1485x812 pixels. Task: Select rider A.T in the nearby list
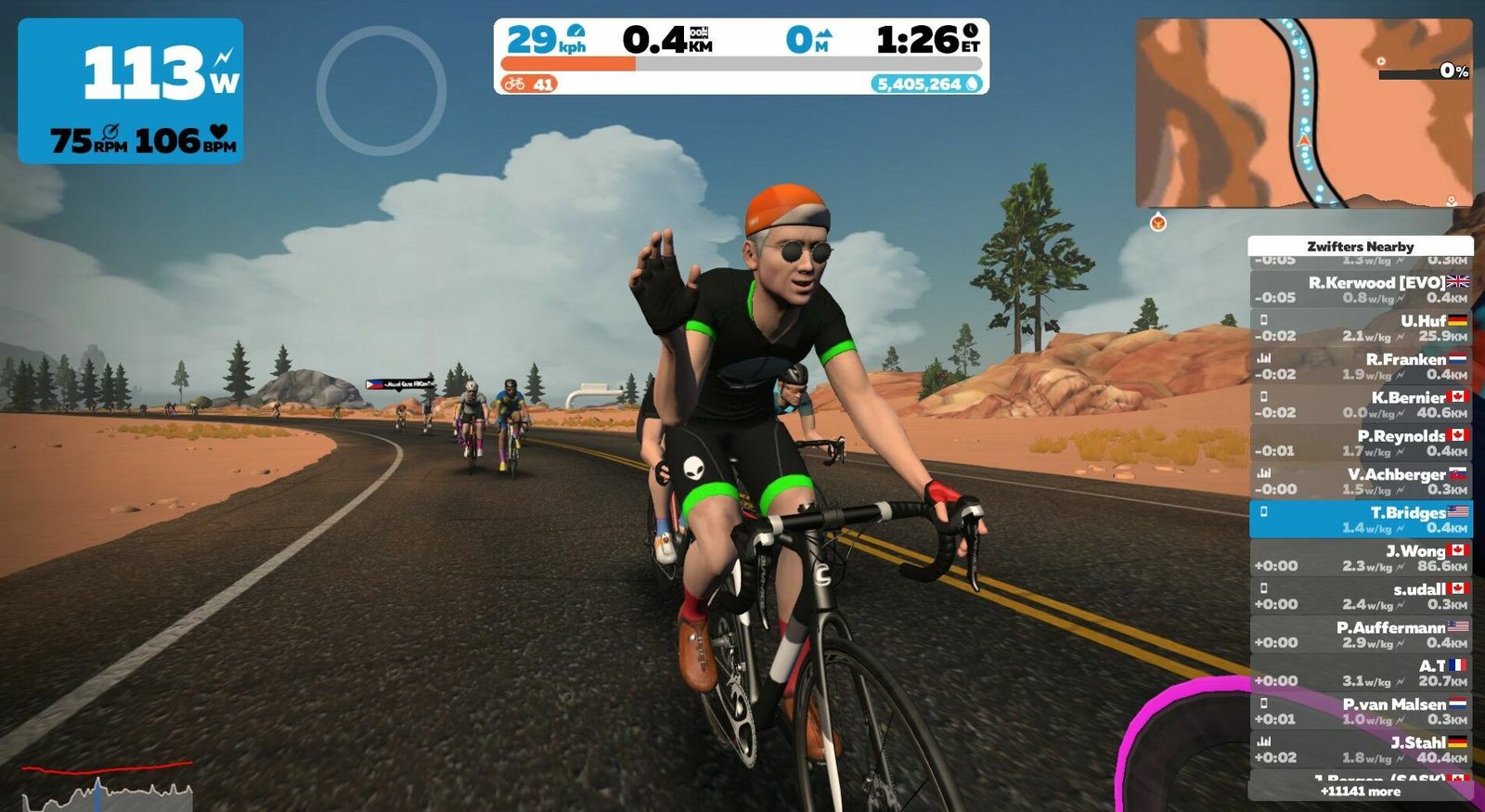point(1360,673)
